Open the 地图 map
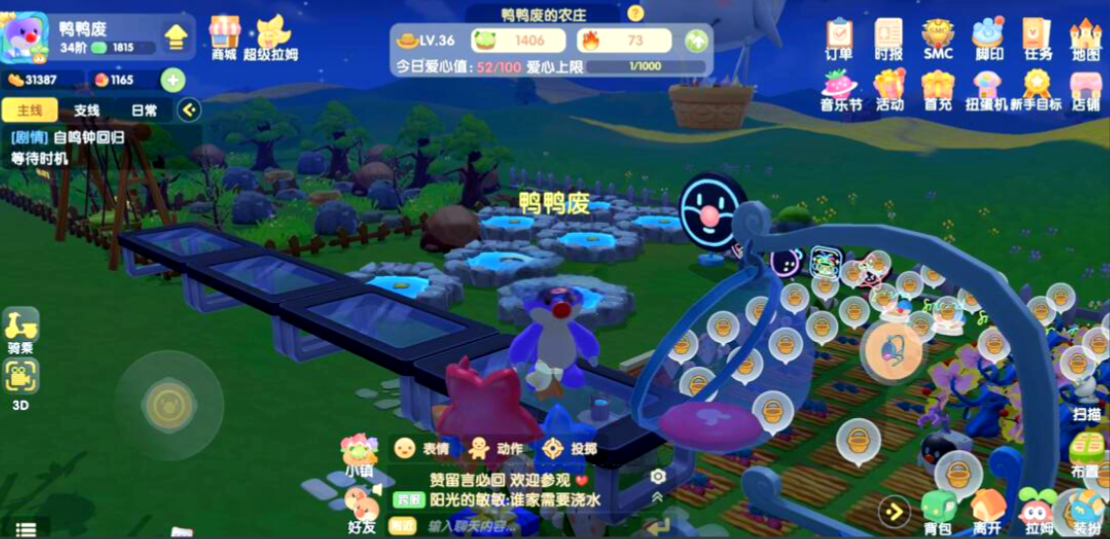Image resolution: width=1110 pixels, height=539 pixels. coord(1086,39)
